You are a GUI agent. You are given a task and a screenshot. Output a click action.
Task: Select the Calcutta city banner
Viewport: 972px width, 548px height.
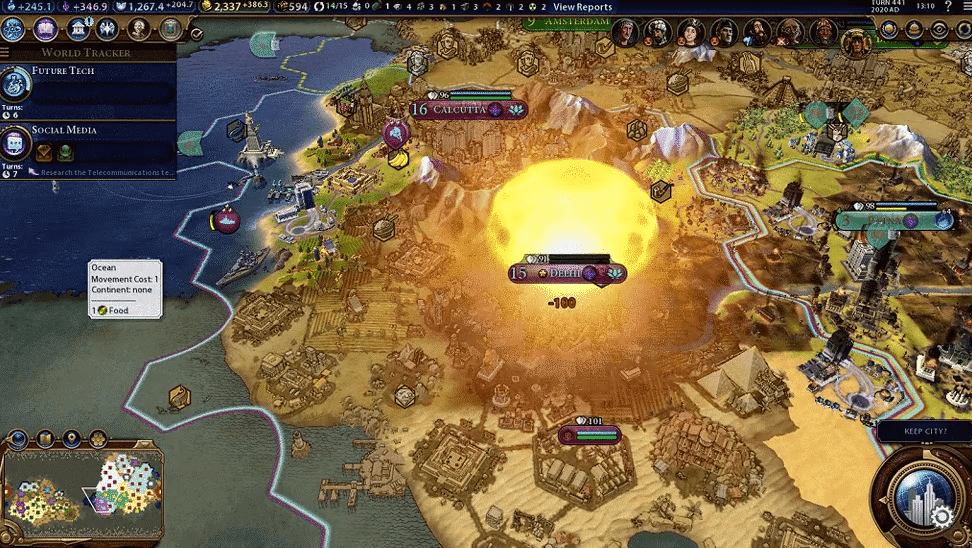click(468, 110)
